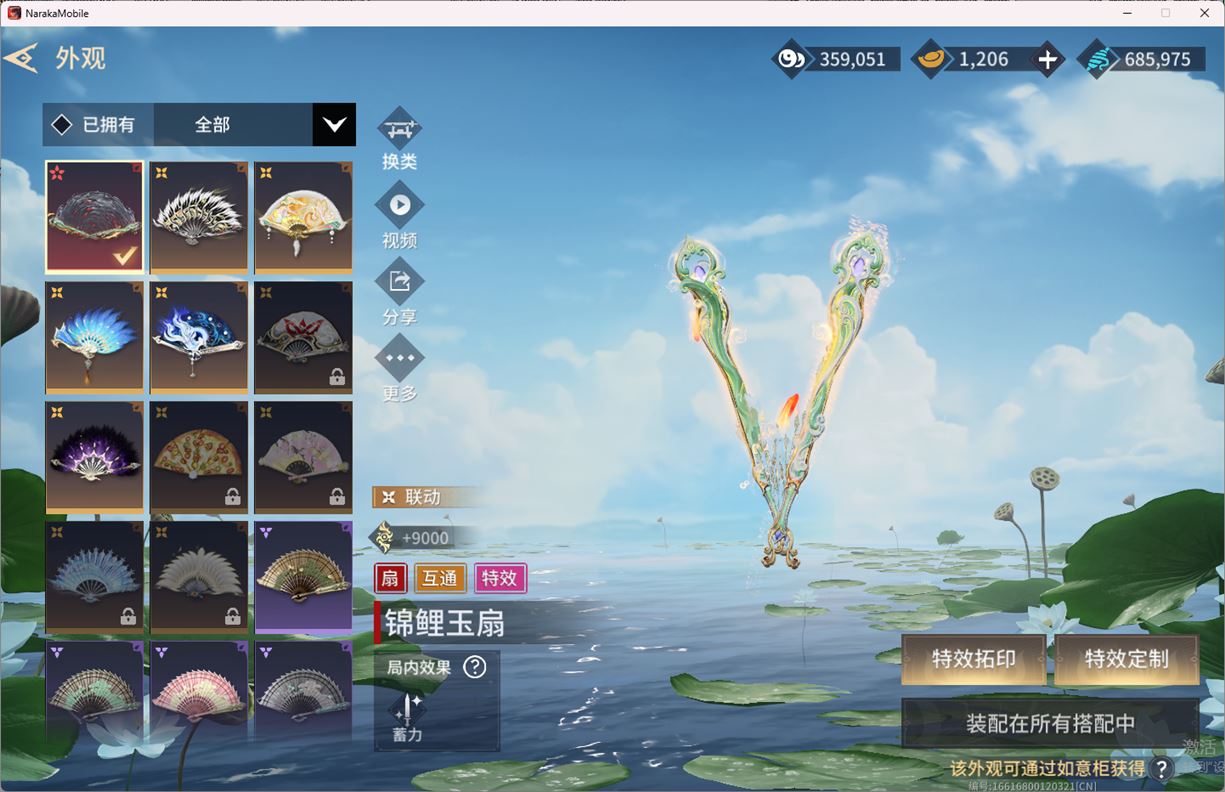Open the help icon beside 如意柜获得

[1161, 768]
